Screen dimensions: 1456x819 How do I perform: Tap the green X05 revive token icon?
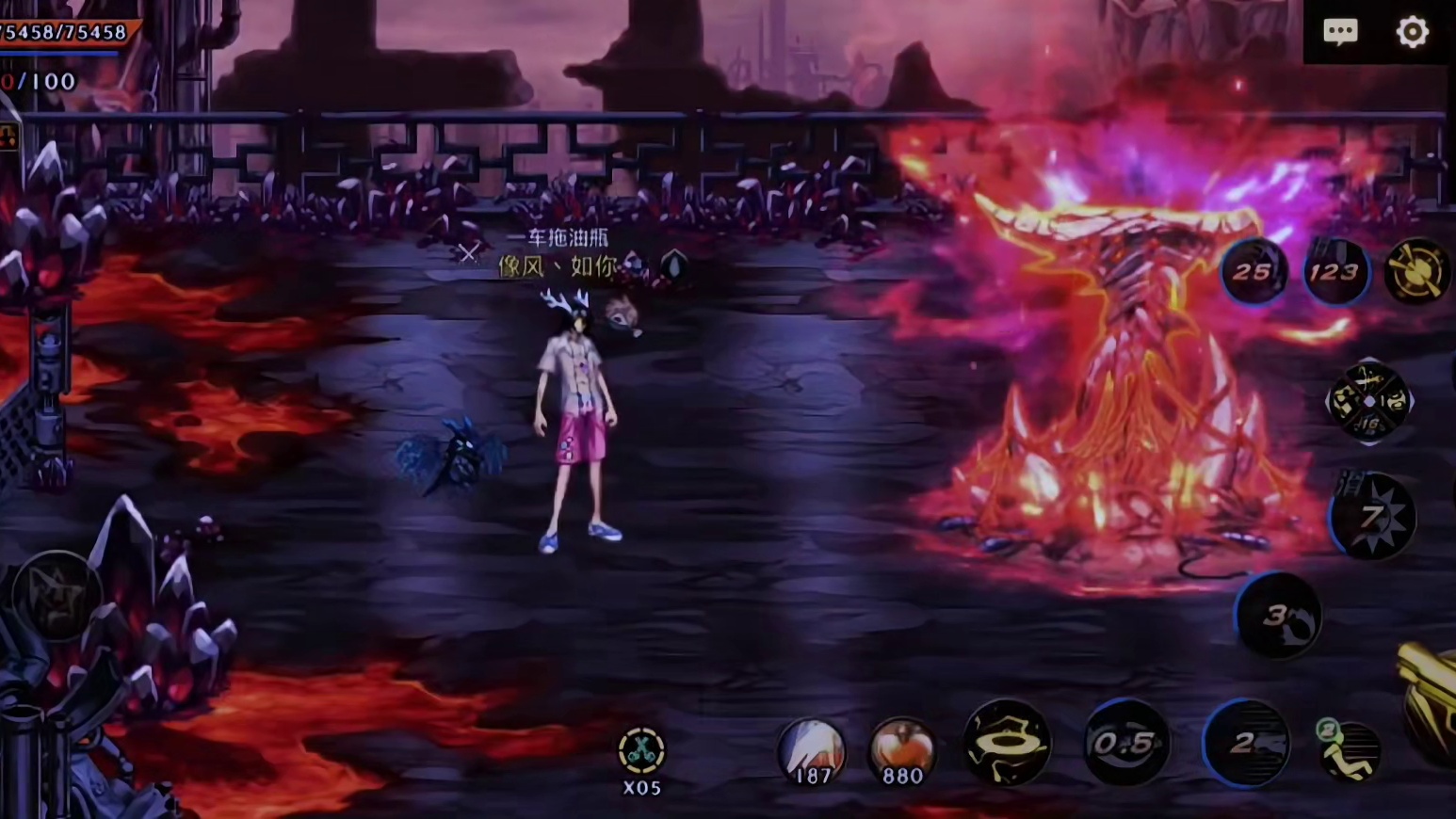click(641, 752)
